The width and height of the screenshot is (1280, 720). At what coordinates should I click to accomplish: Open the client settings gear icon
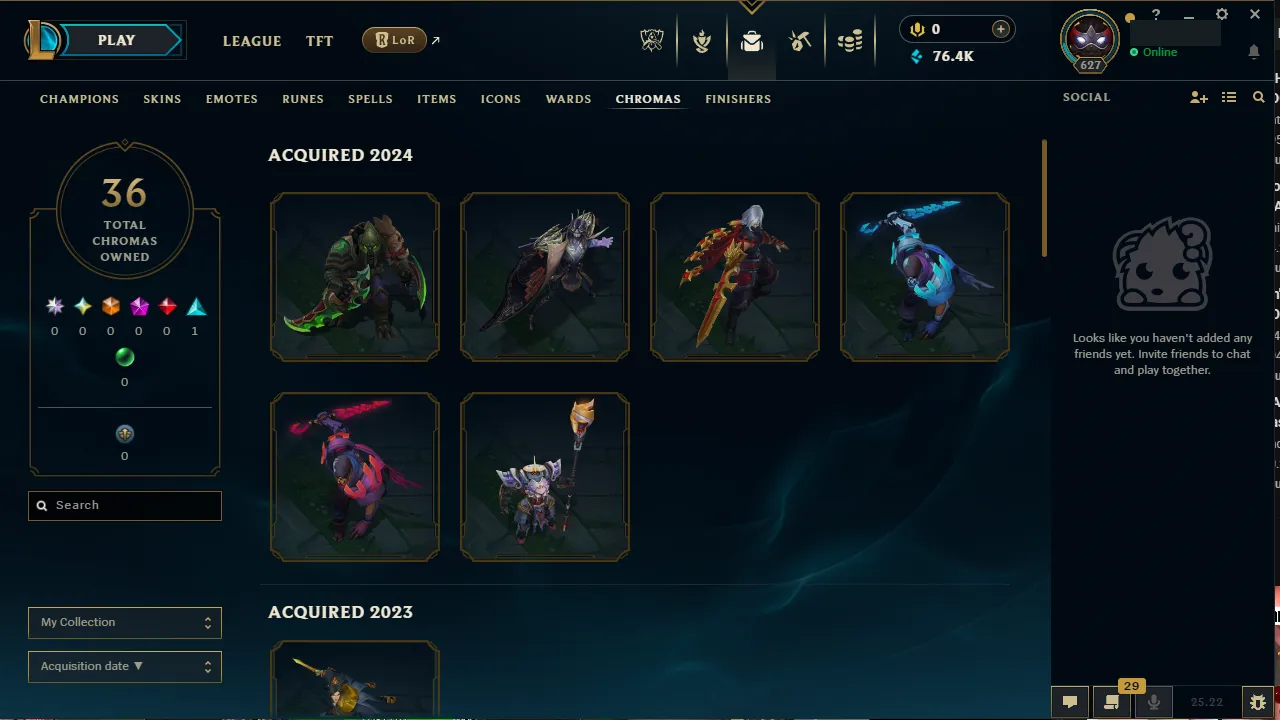point(1221,14)
